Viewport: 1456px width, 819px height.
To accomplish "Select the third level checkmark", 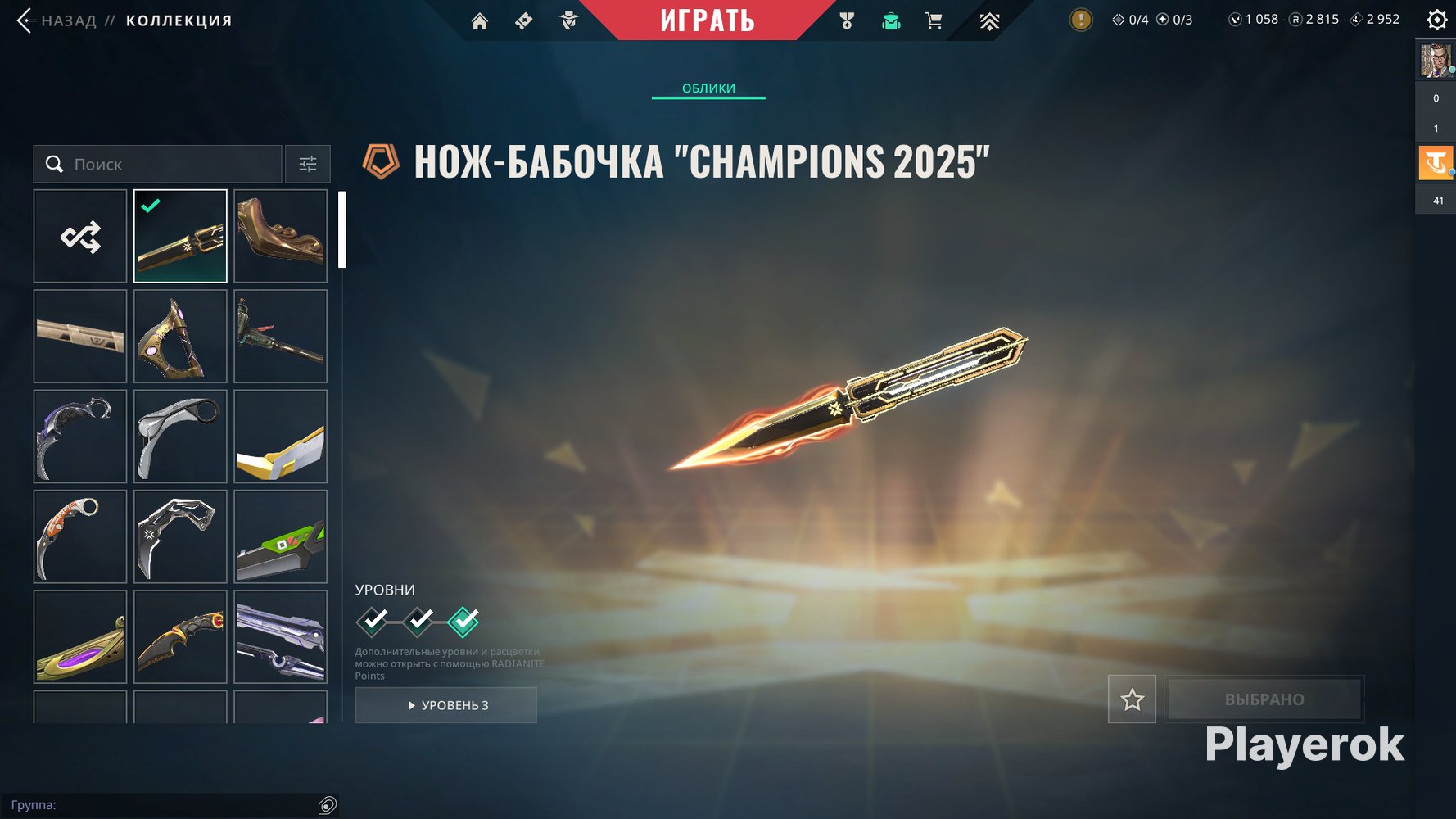I will point(463,622).
